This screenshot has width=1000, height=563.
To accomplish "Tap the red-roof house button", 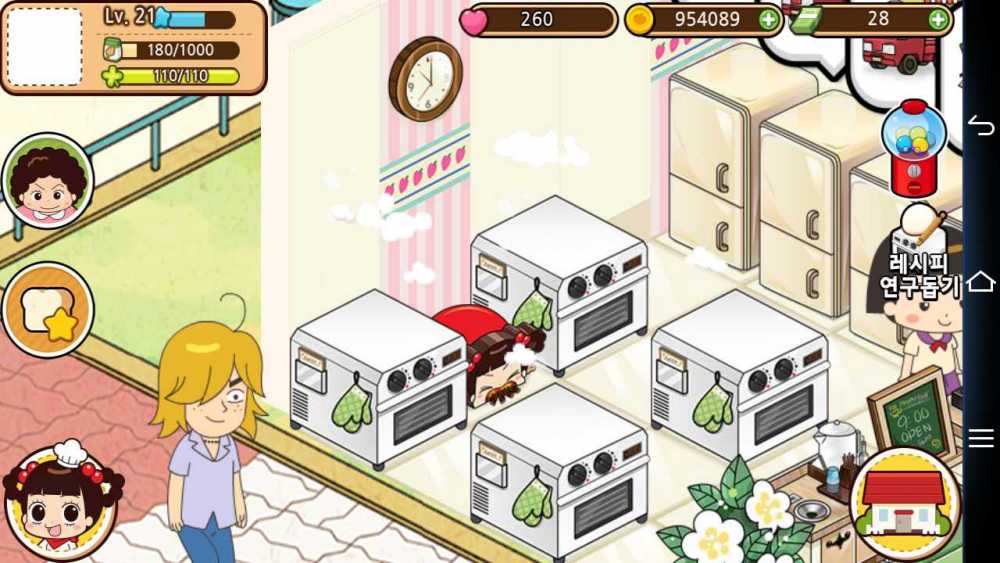I will pos(904,503).
